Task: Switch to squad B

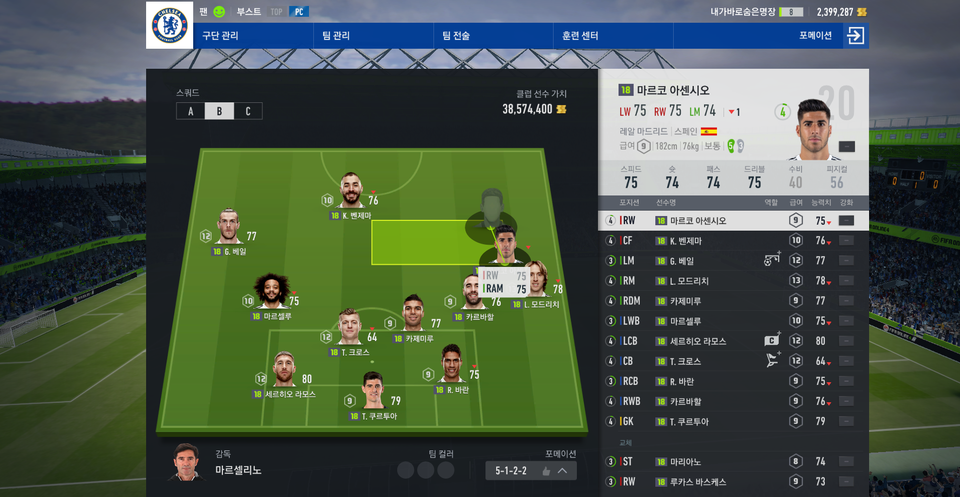Action: (x=219, y=111)
